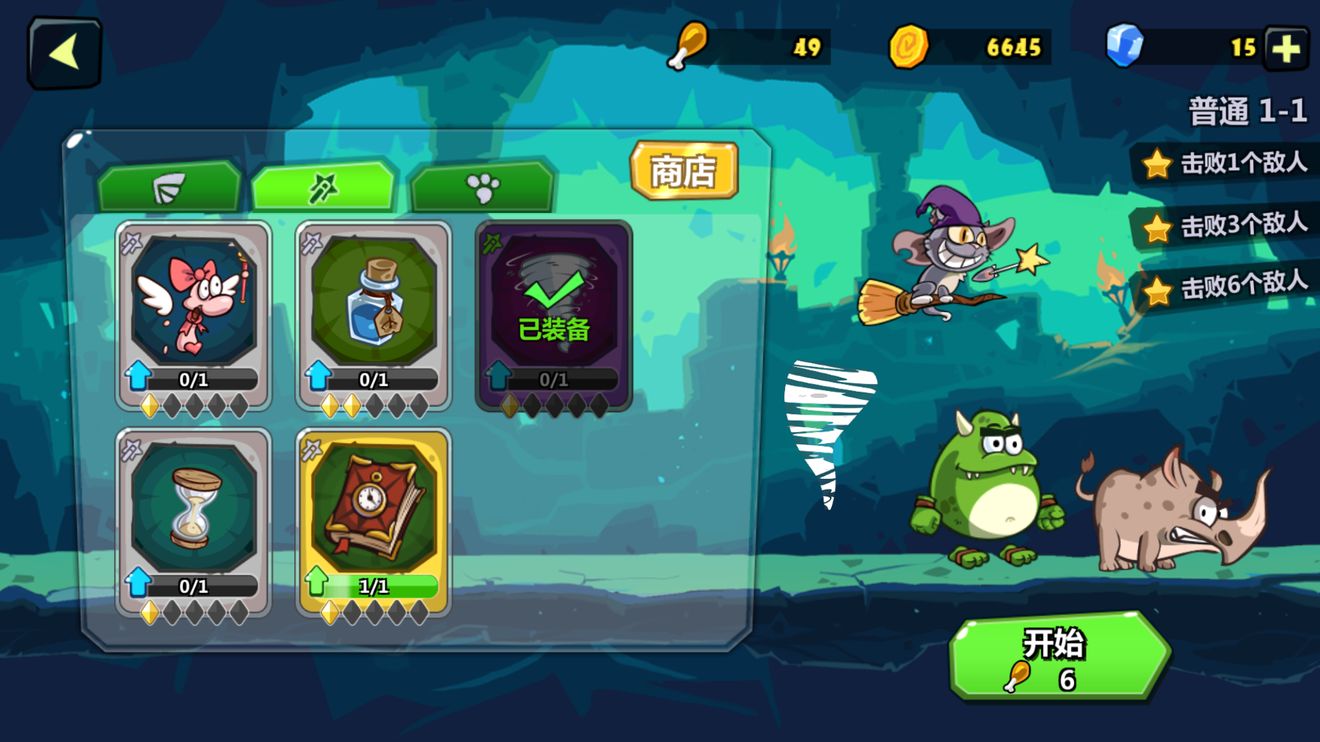Switch to the paw print tab
Image resolution: width=1320 pixels, height=742 pixels.
click(x=482, y=187)
